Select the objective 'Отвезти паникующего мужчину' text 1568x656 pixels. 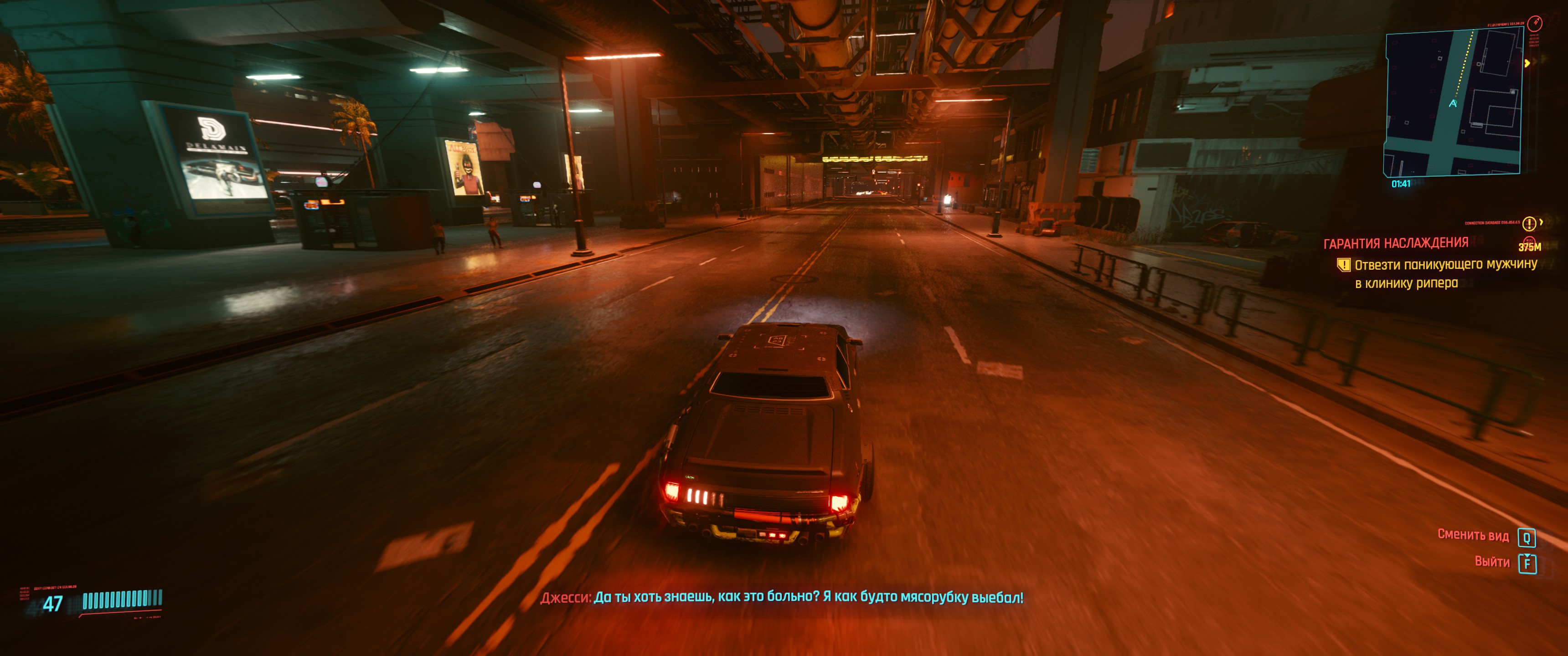(x=1445, y=265)
